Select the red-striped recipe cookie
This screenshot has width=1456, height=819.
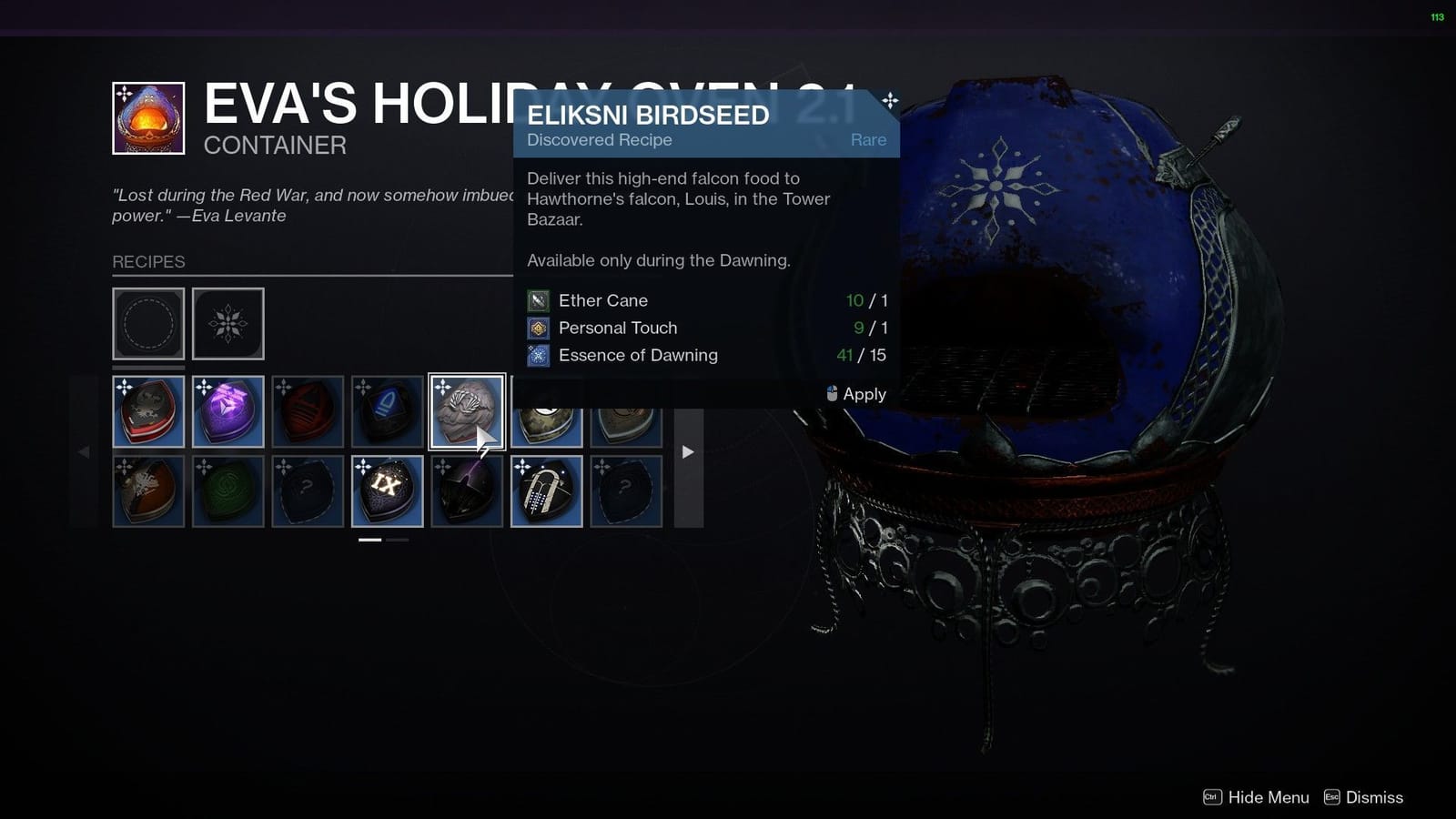click(149, 410)
